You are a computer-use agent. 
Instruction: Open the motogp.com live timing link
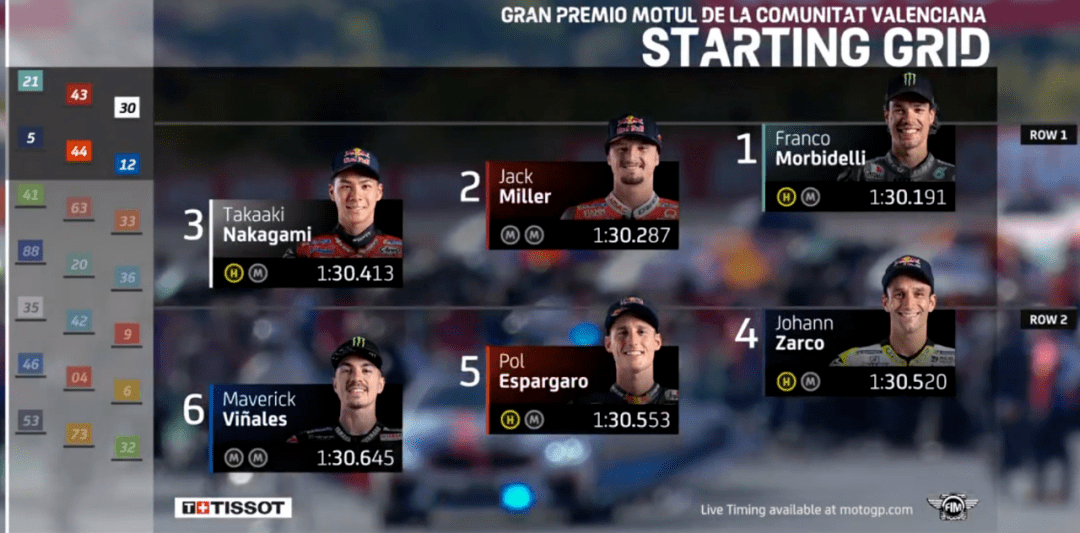coord(806,510)
